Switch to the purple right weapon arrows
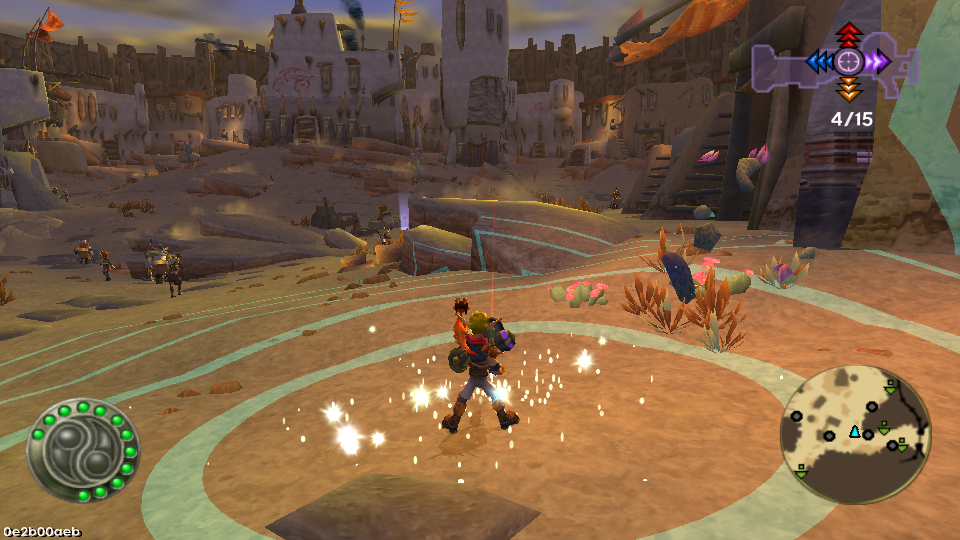The width and height of the screenshot is (960, 540). pyautogui.click(x=878, y=62)
